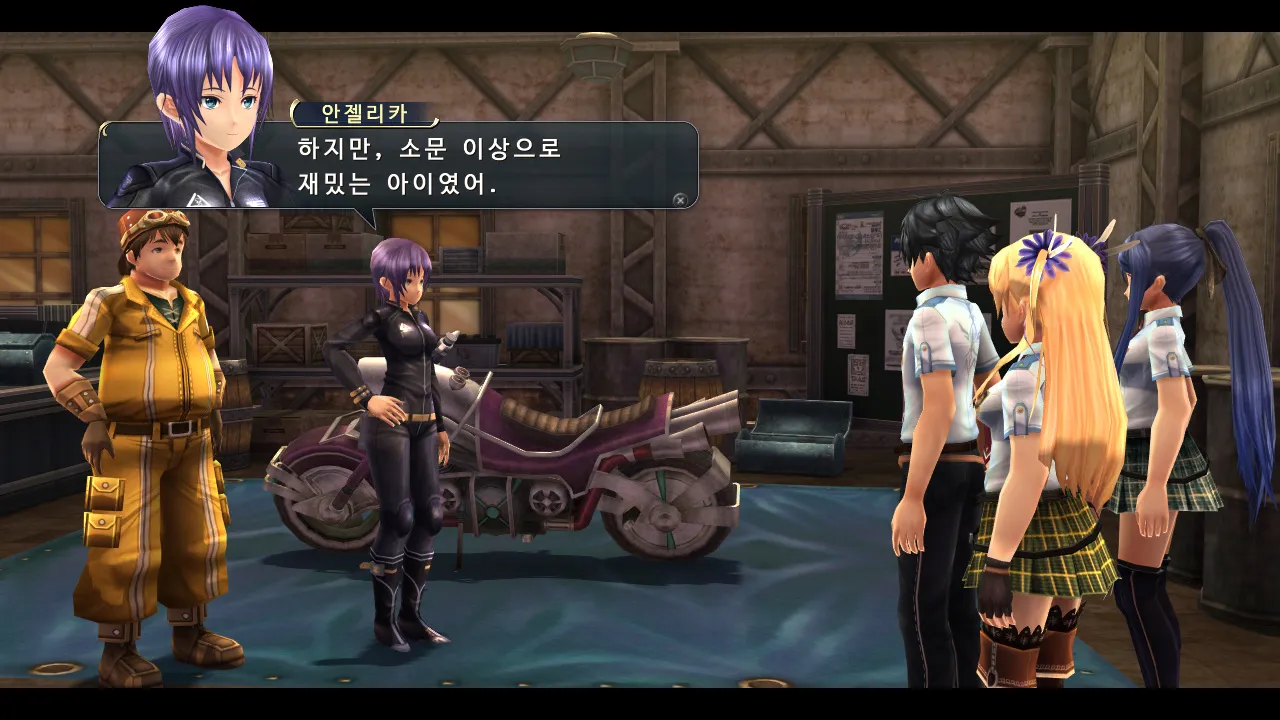
Task: Advance the 안젤리카 dialogue text box
Action: pos(680,199)
